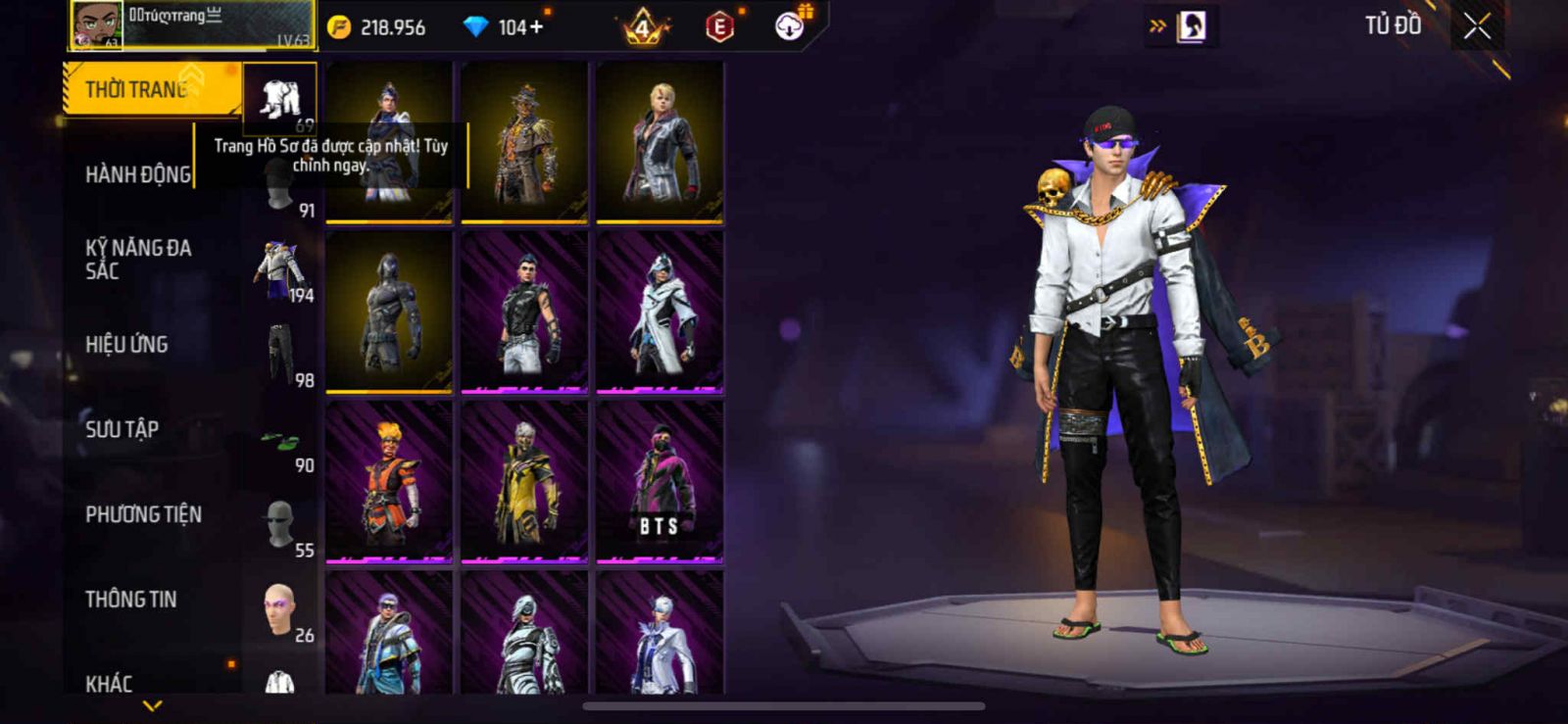1568x724 pixels.
Task: Expand the panel with the double-arrow button
Action: [x=1156, y=26]
